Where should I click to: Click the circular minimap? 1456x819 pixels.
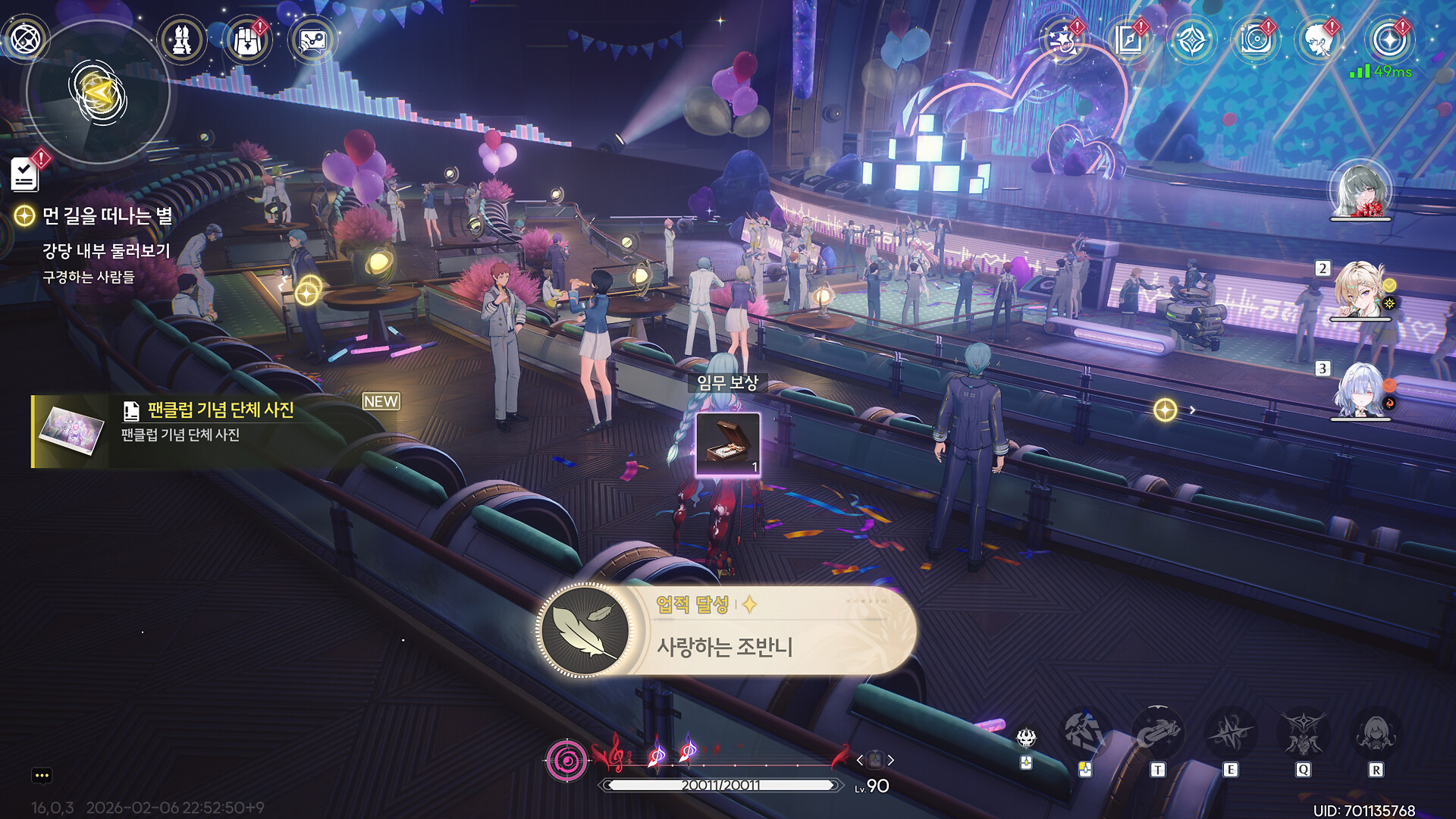point(98,93)
